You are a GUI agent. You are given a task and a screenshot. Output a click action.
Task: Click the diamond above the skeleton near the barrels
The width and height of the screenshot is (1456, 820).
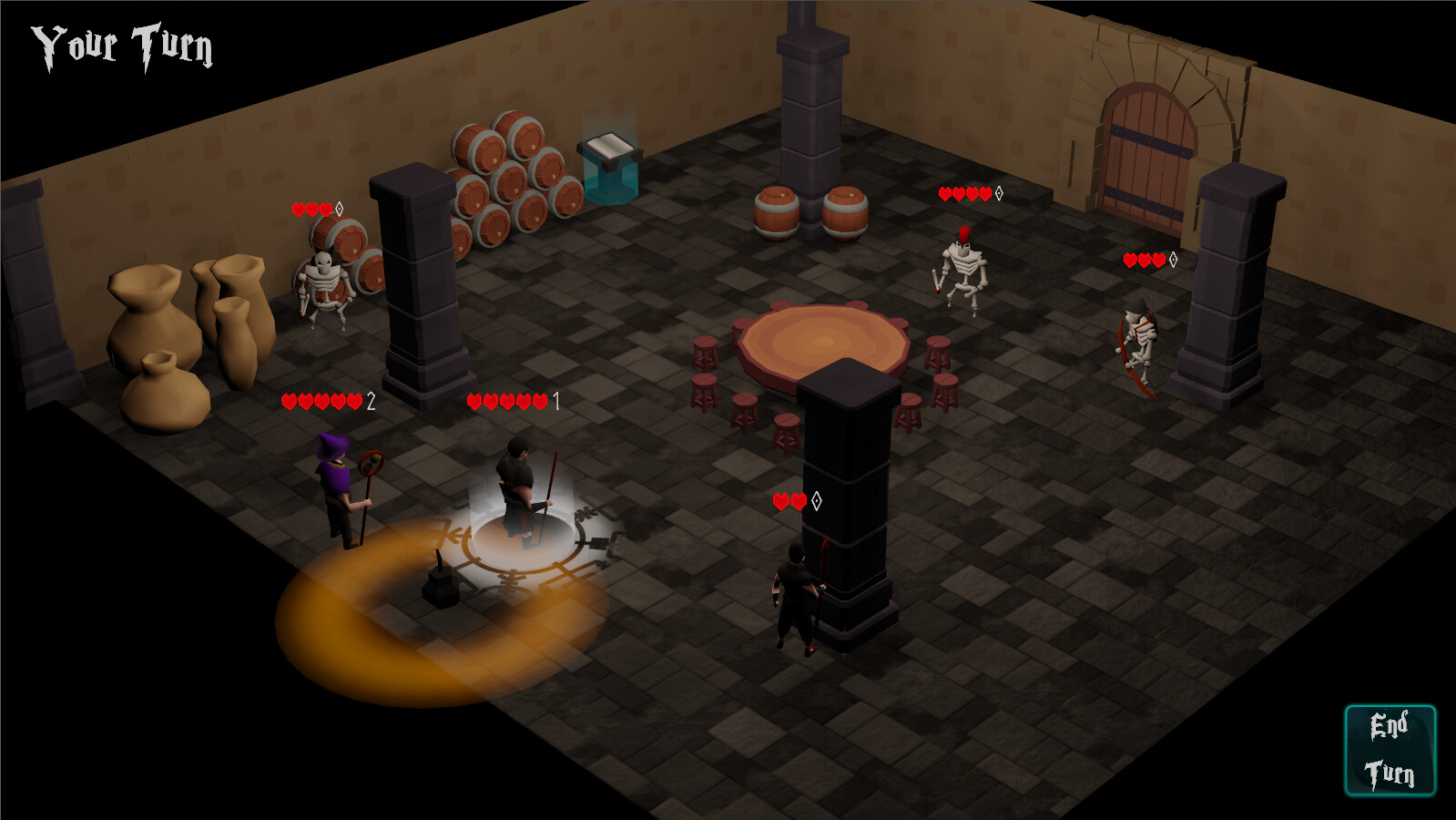338,208
